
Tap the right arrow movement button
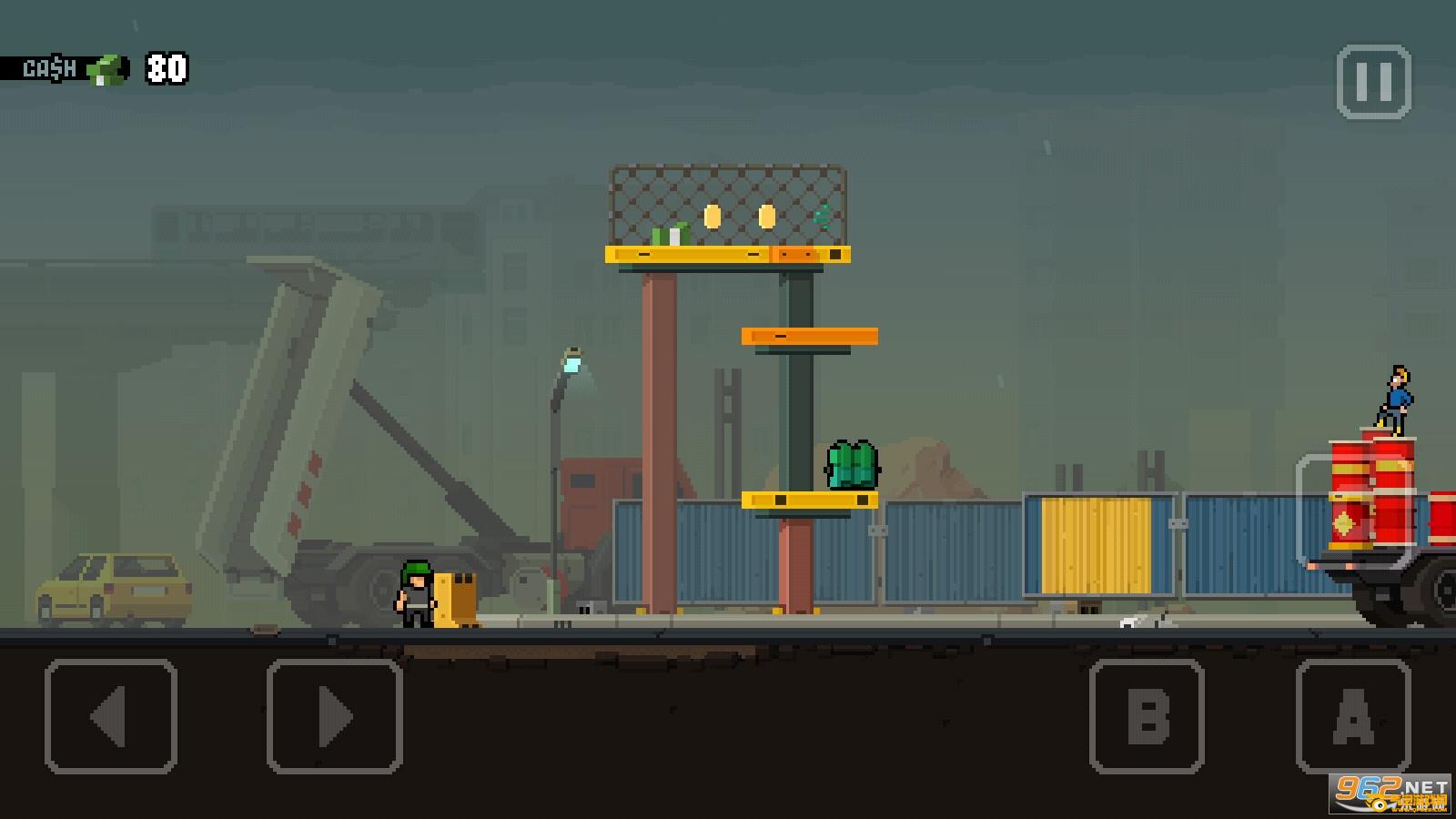(334, 716)
